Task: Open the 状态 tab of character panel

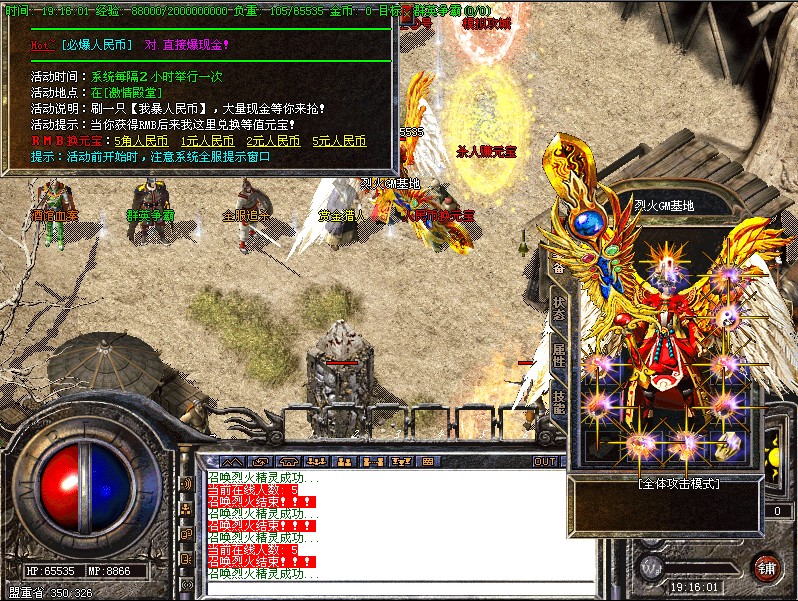Action: pos(559,306)
